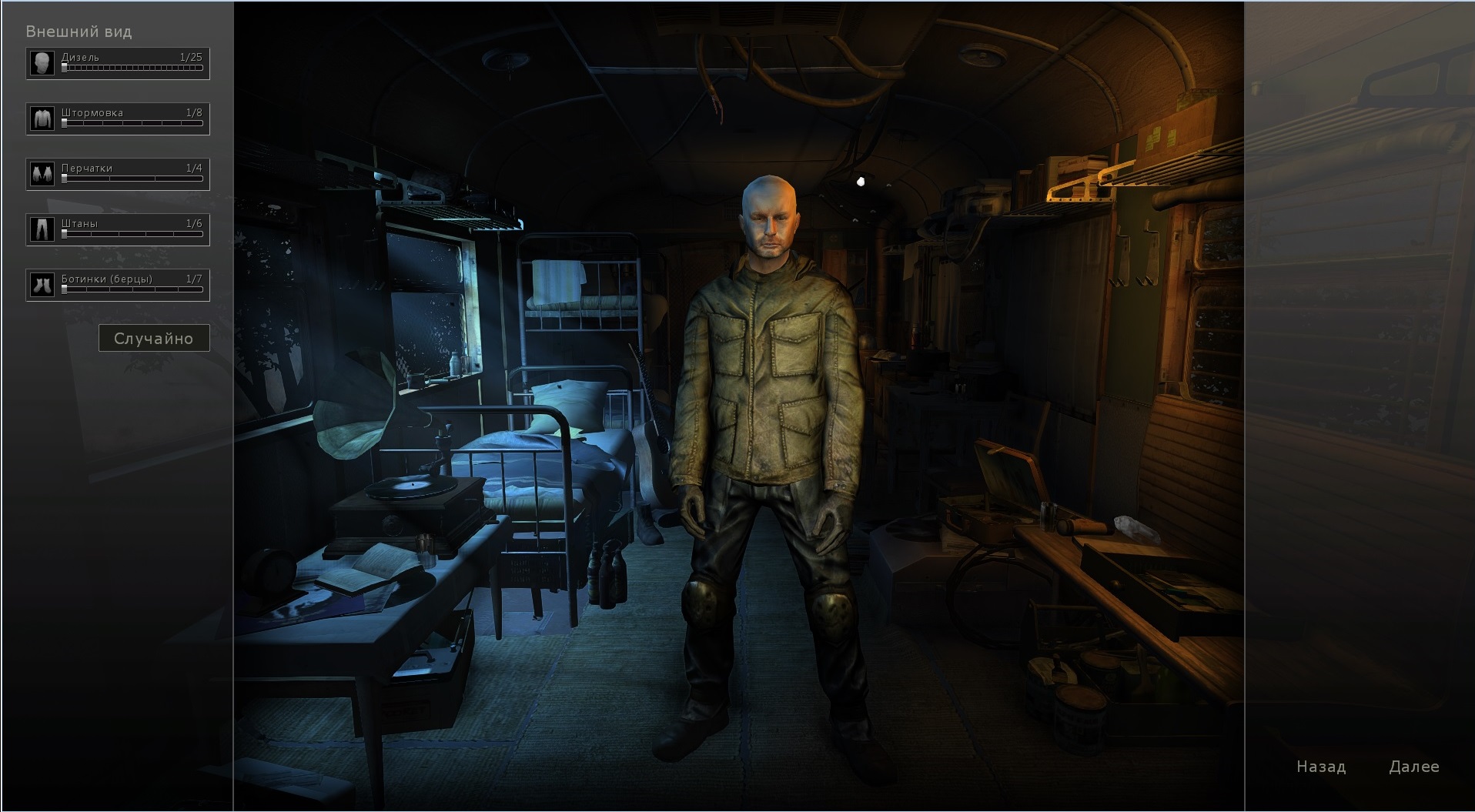
Task: Choose the gloves icon beside Перчатки
Action: 42,175
